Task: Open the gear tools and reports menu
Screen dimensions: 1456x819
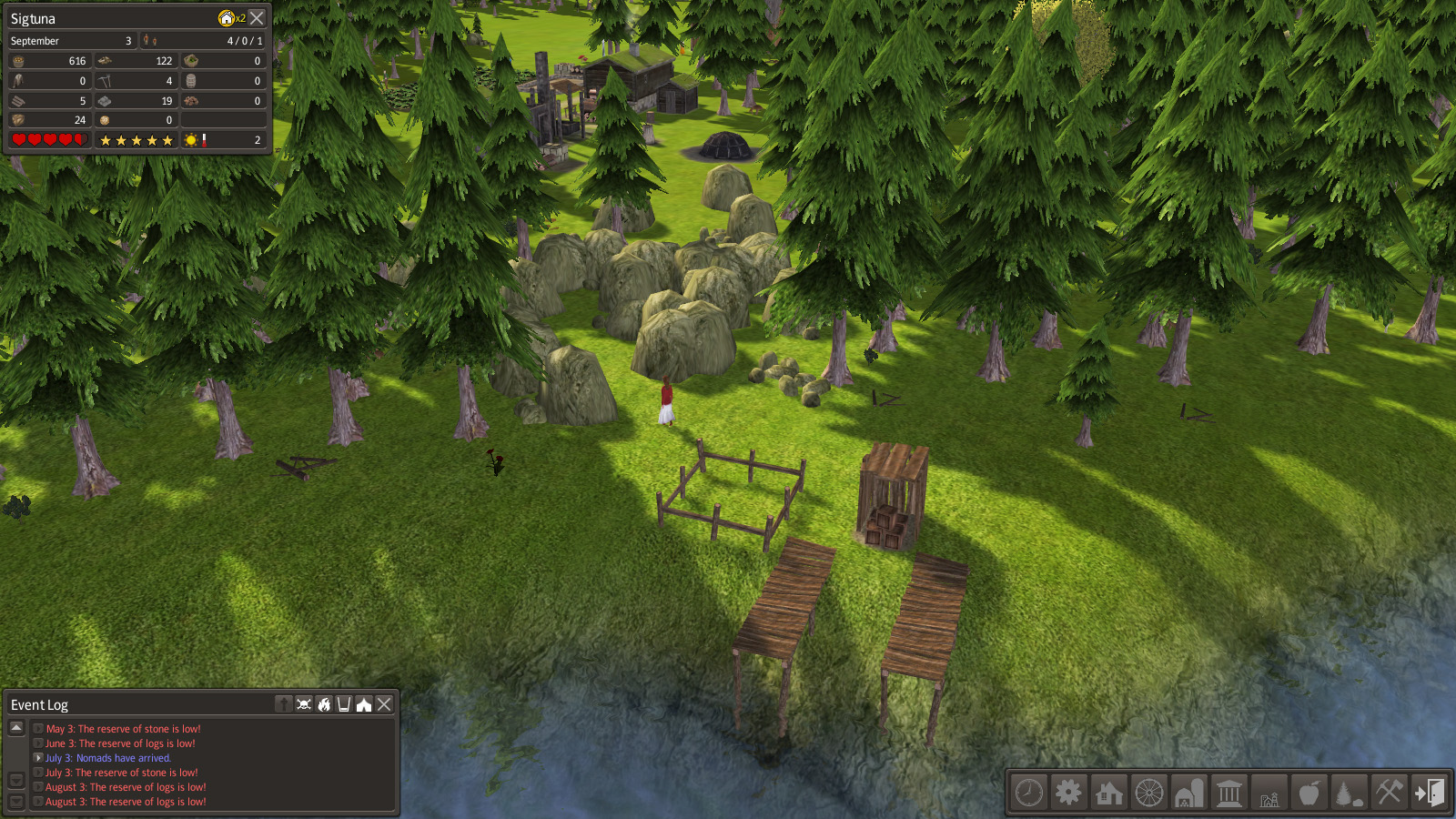Action: 1069,793
